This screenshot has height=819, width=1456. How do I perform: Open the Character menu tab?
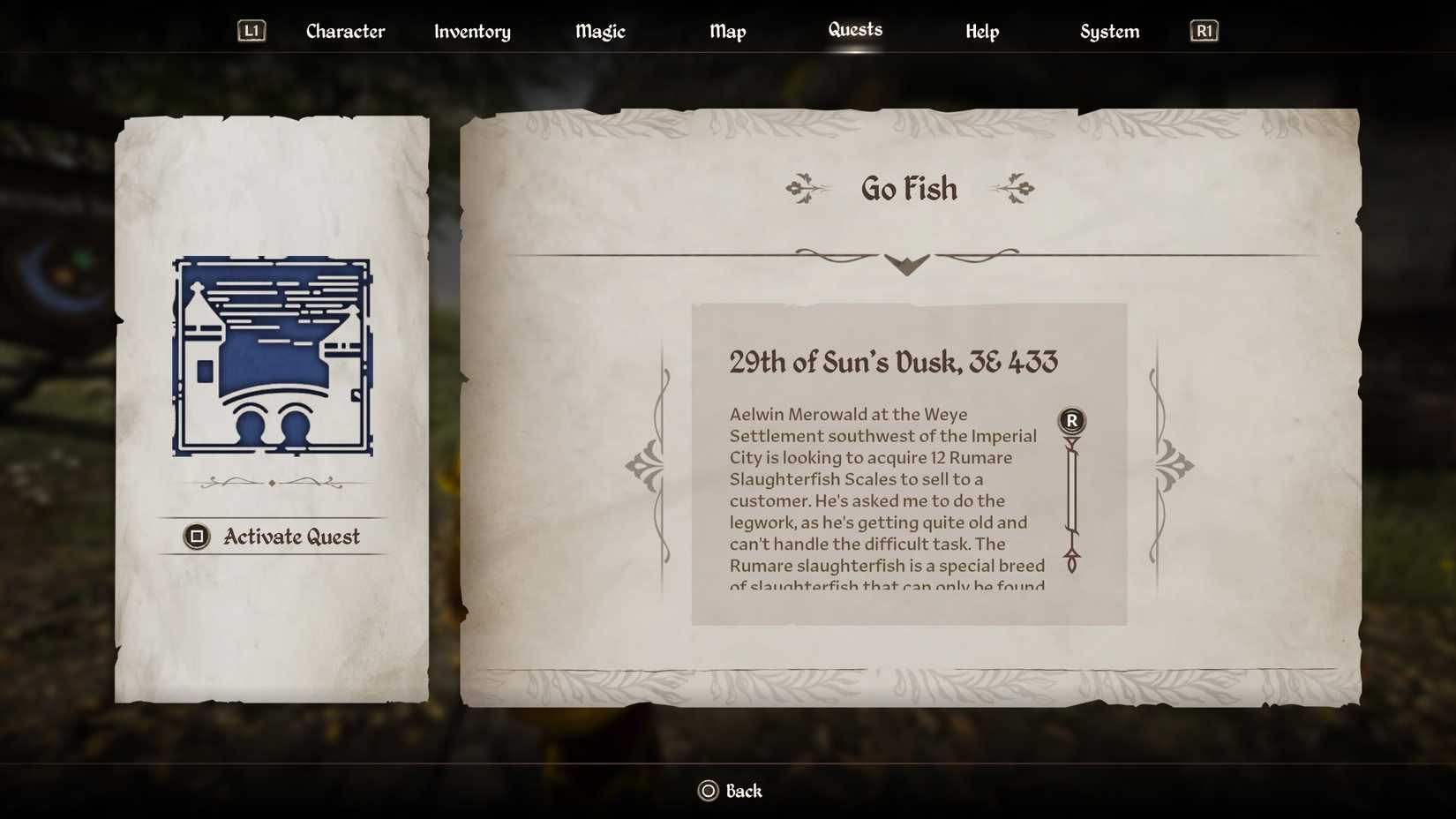tap(344, 31)
